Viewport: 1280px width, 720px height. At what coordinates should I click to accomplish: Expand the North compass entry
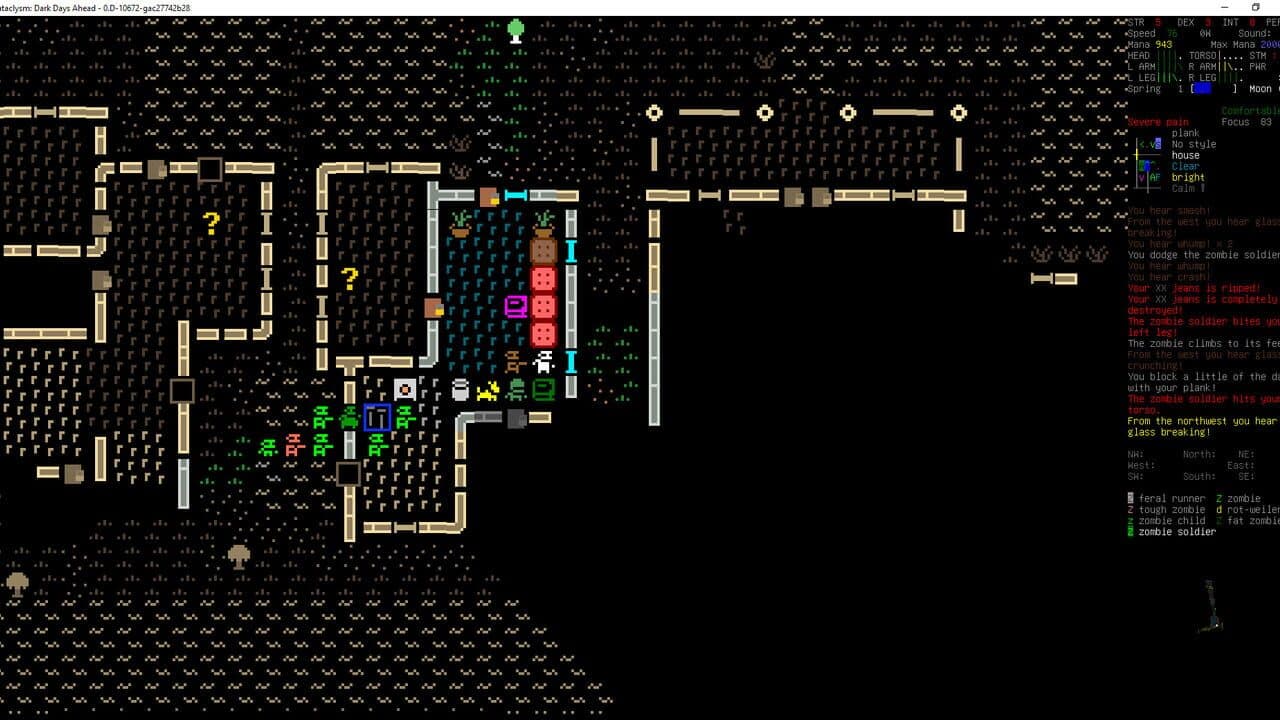click(1198, 453)
